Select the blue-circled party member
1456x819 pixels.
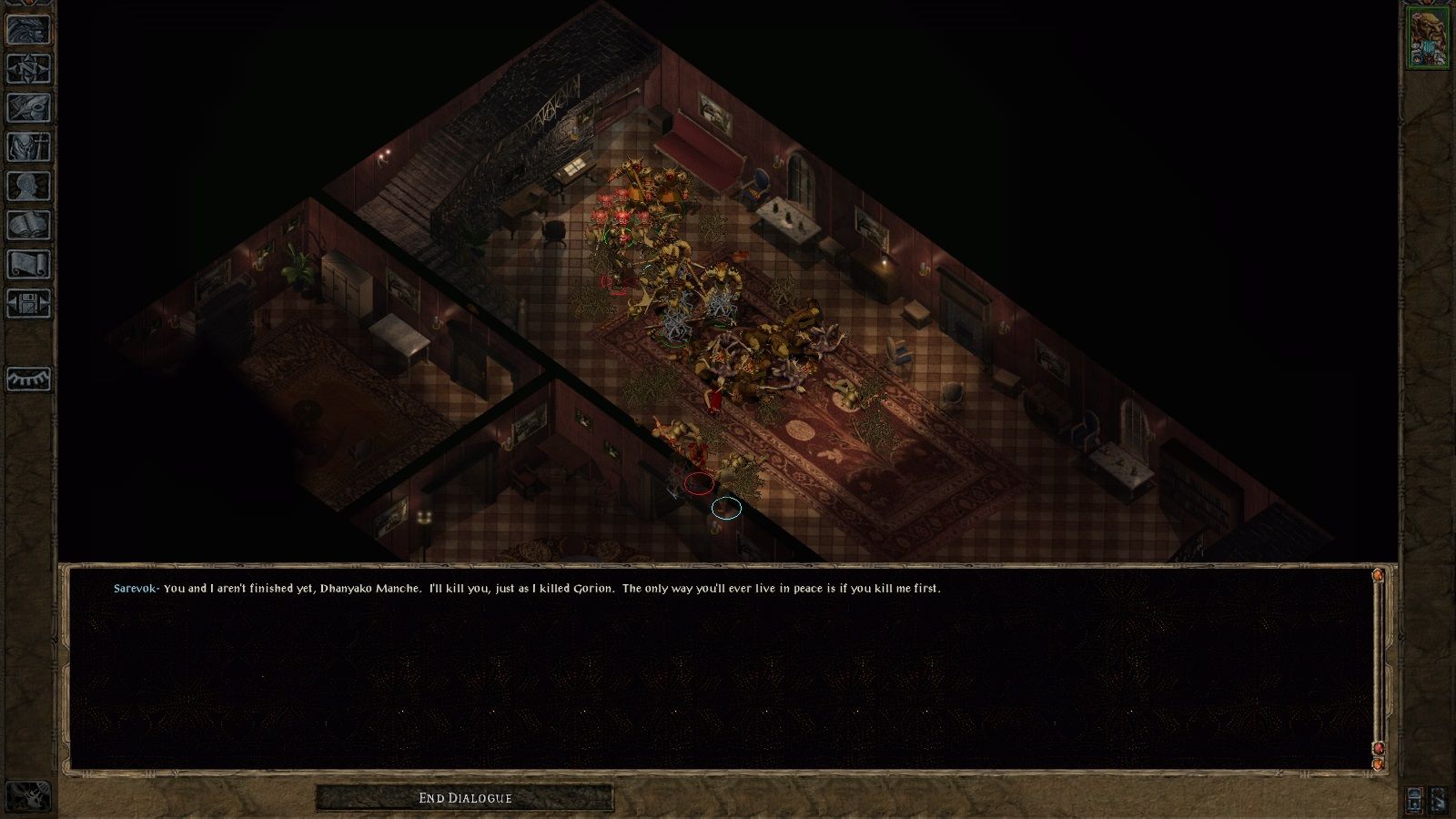pos(726,510)
